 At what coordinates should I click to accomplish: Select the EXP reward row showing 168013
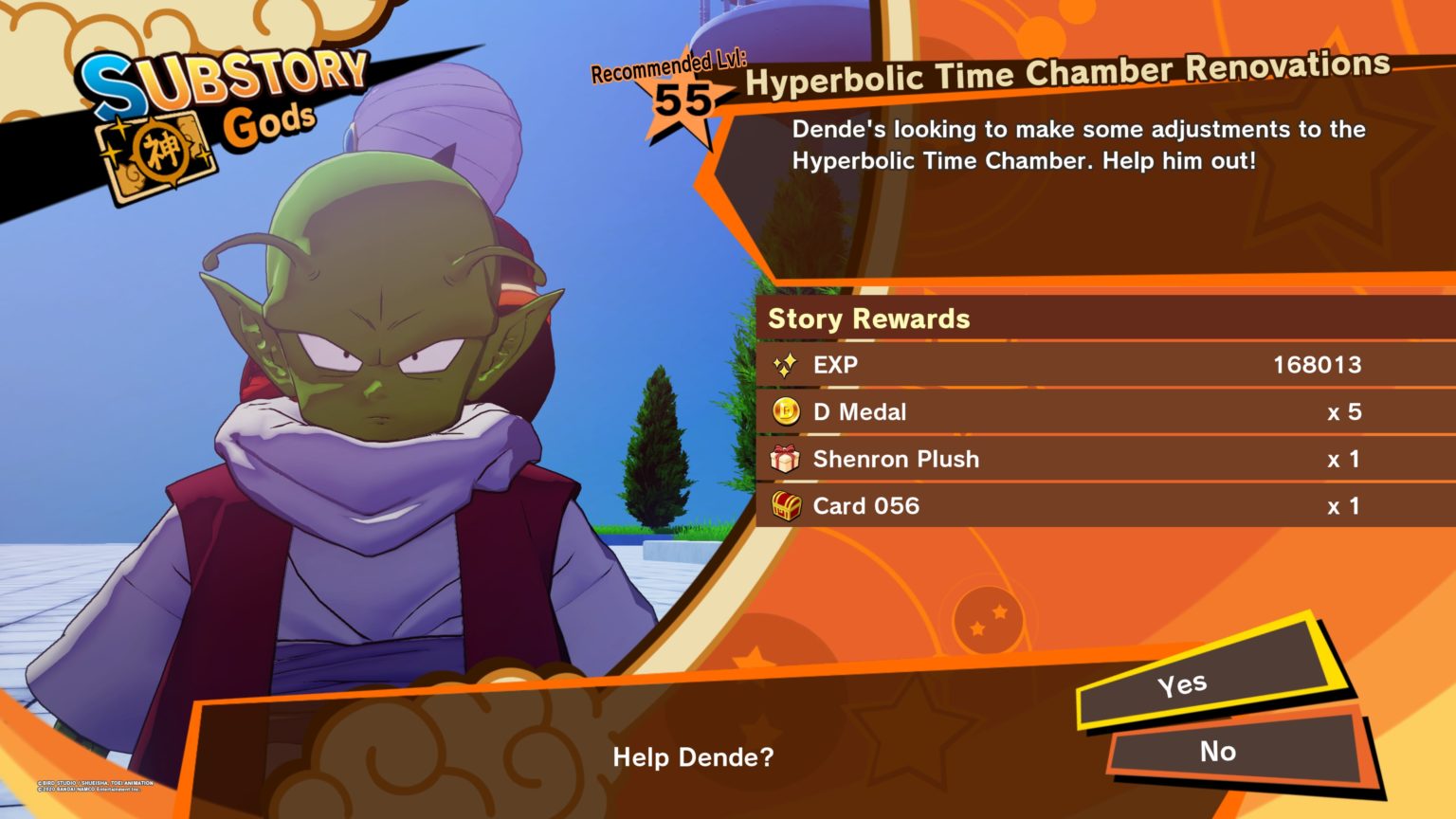tap(1043, 364)
